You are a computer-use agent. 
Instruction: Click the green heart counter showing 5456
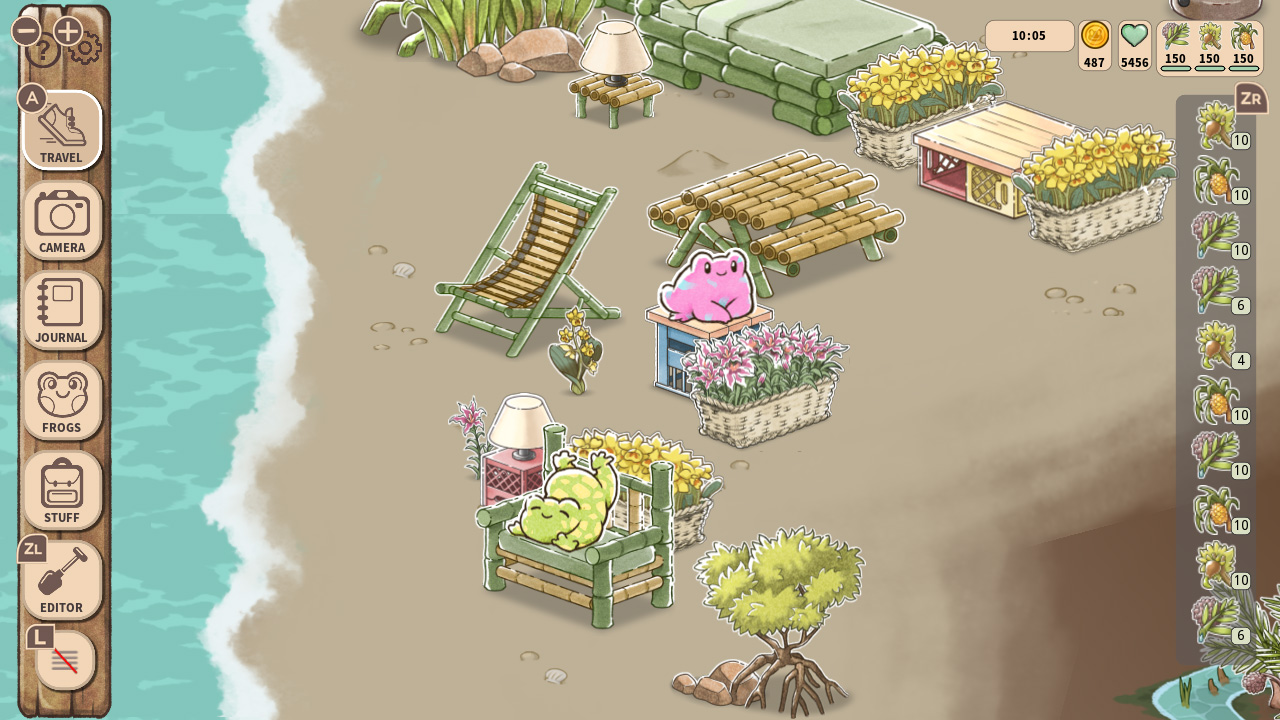(1134, 45)
